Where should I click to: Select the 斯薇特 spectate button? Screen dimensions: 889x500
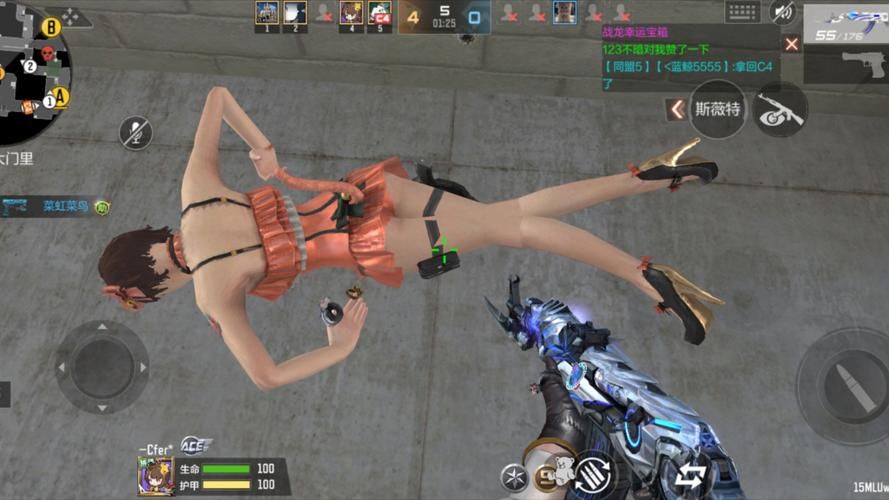pyautogui.click(x=718, y=109)
